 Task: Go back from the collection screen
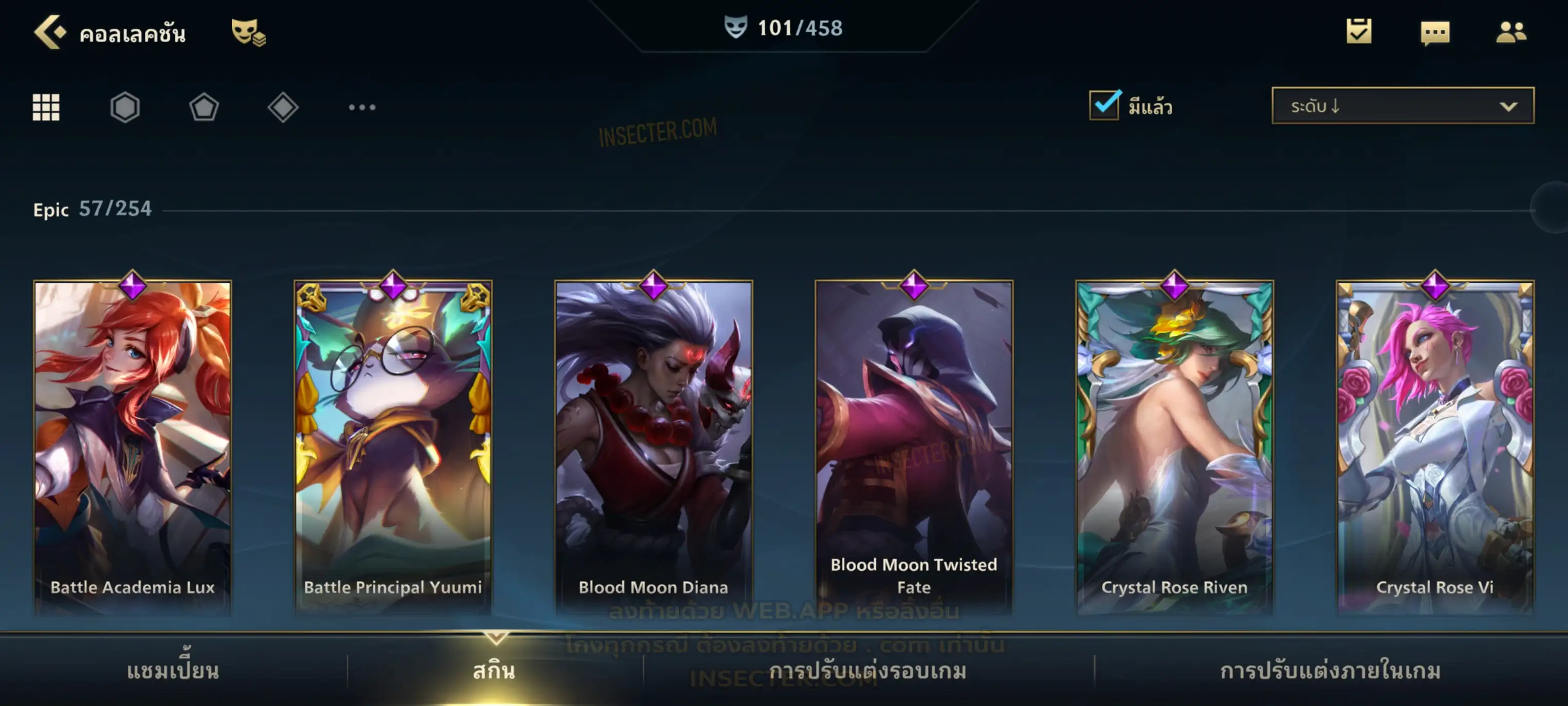(50, 32)
